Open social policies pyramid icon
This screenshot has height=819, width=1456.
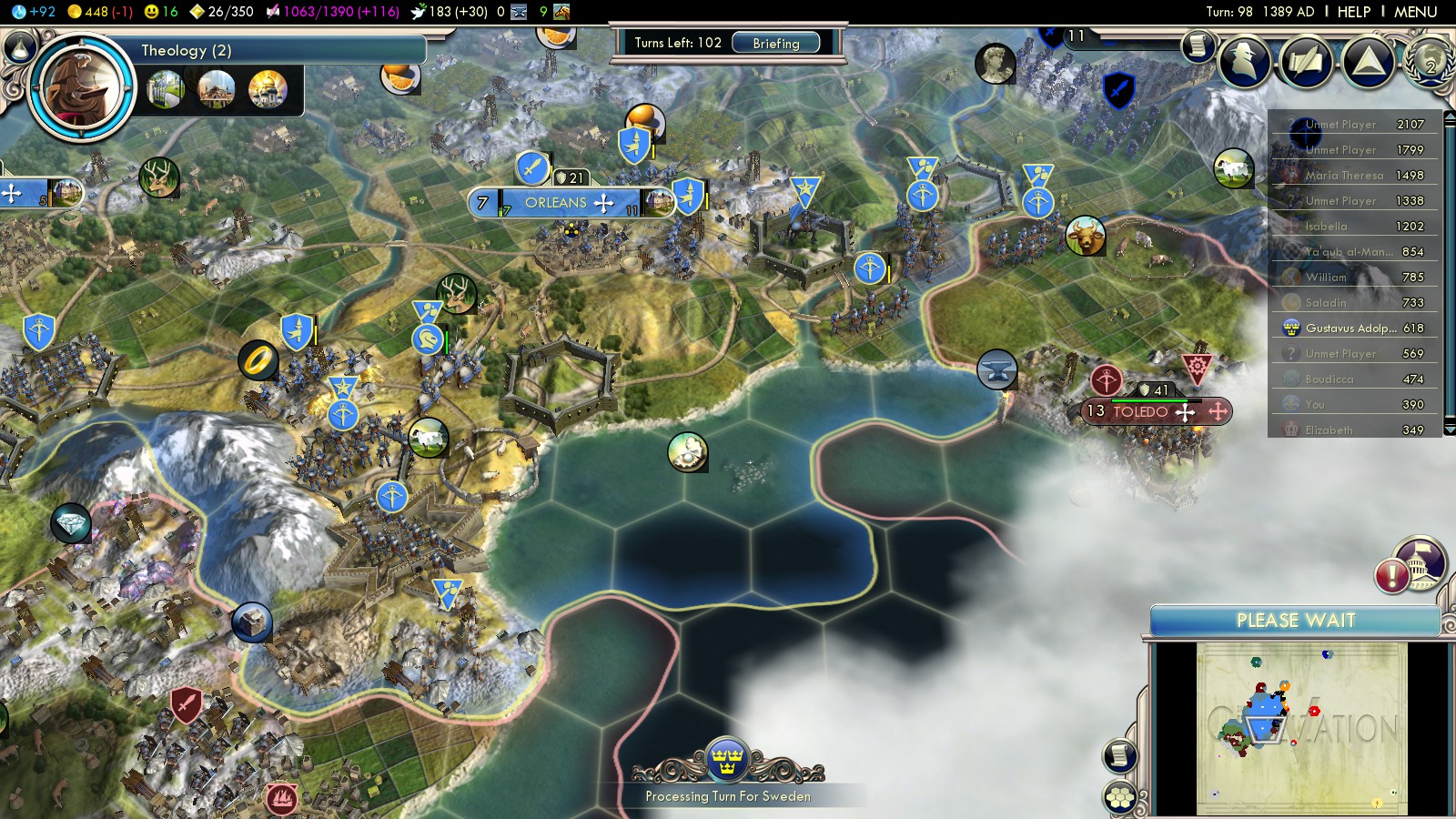point(1368,61)
